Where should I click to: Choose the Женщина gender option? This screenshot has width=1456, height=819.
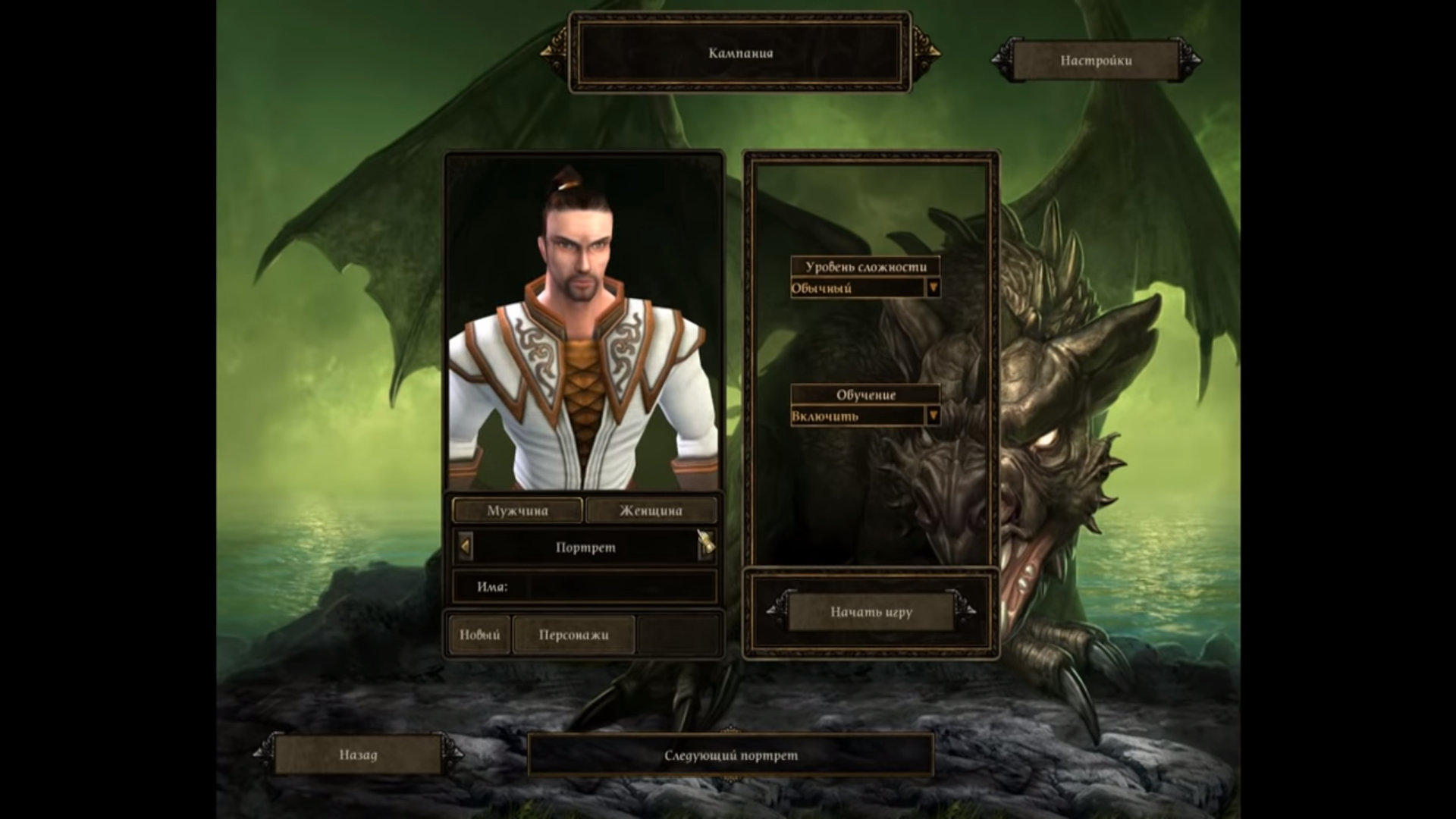651,510
